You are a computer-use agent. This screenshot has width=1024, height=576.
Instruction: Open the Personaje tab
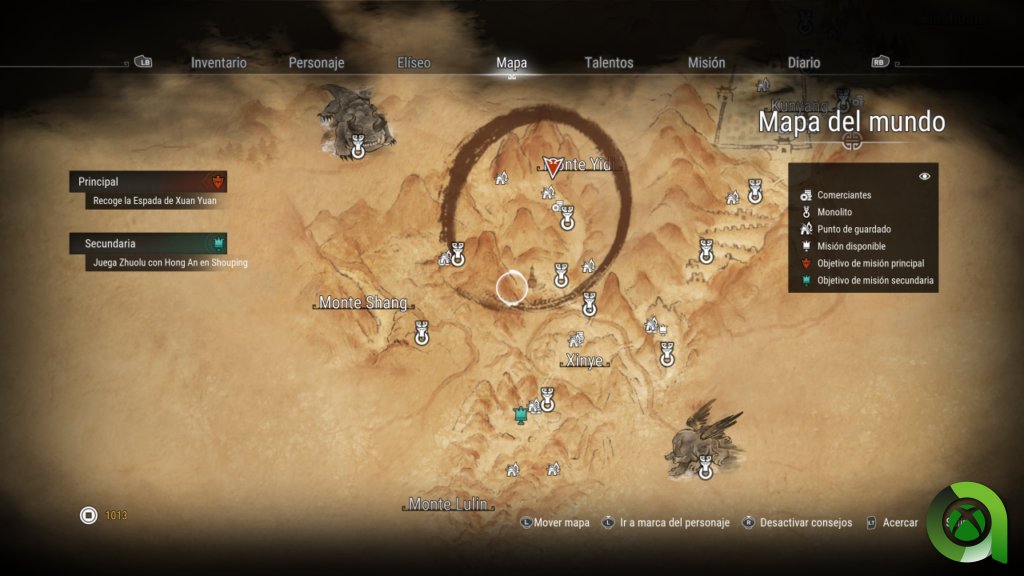point(316,63)
